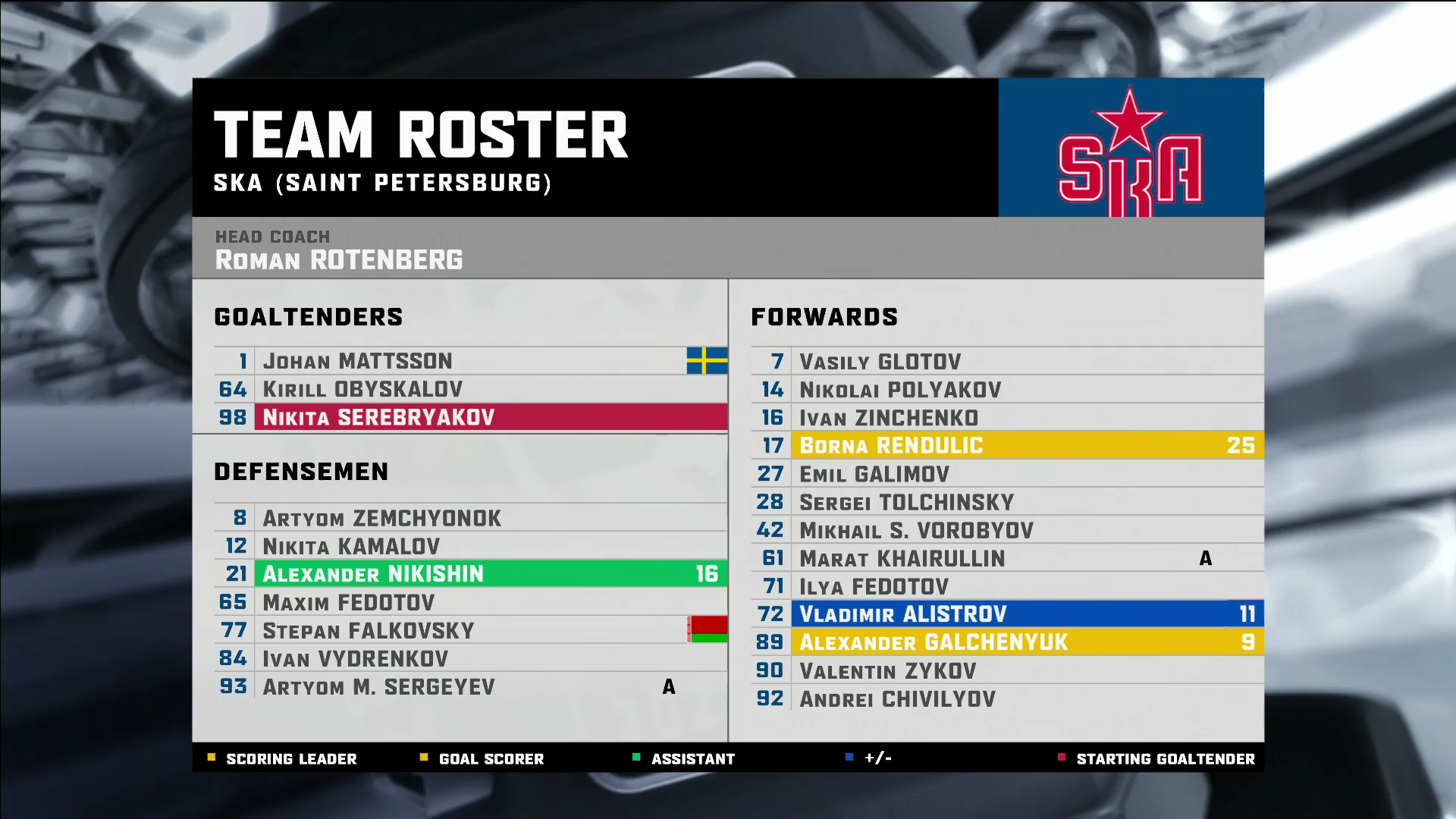Pick Nikita Kamalov from defensemen
Screen dimensions: 1456x819
pyautogui.click(x=470, y=546)
